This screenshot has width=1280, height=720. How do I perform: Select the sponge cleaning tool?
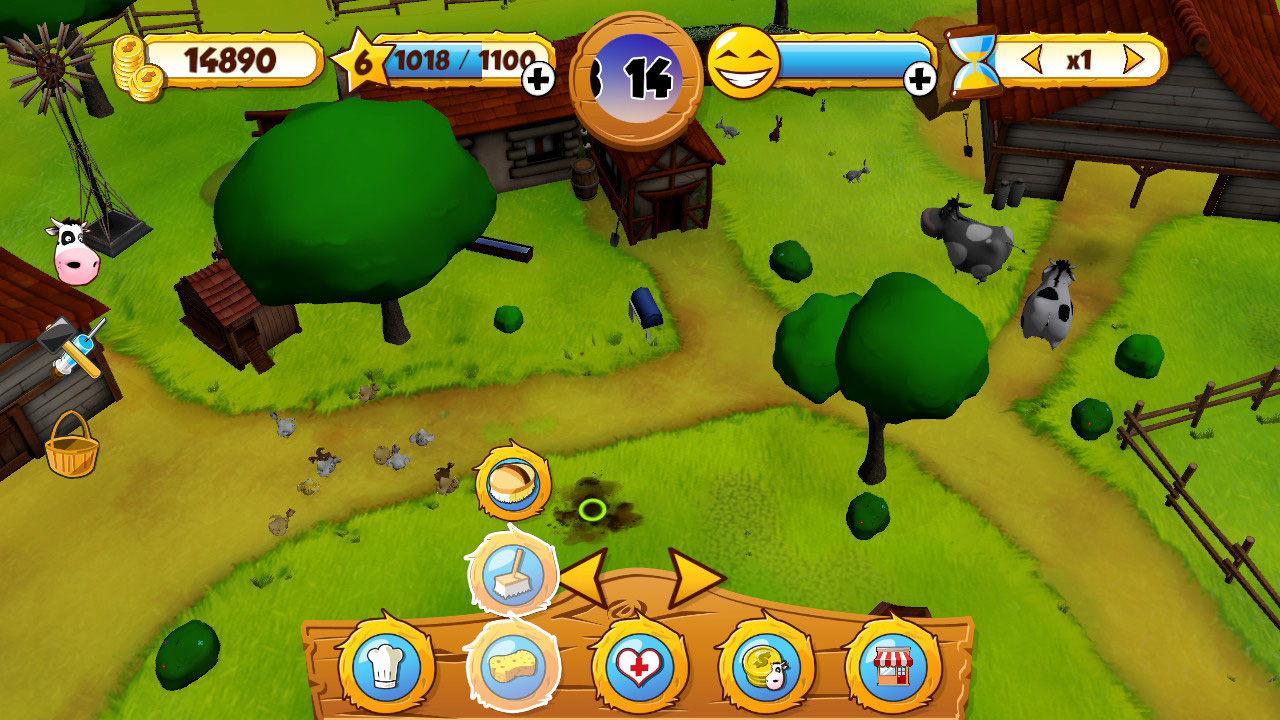click(x=512, y=665)
